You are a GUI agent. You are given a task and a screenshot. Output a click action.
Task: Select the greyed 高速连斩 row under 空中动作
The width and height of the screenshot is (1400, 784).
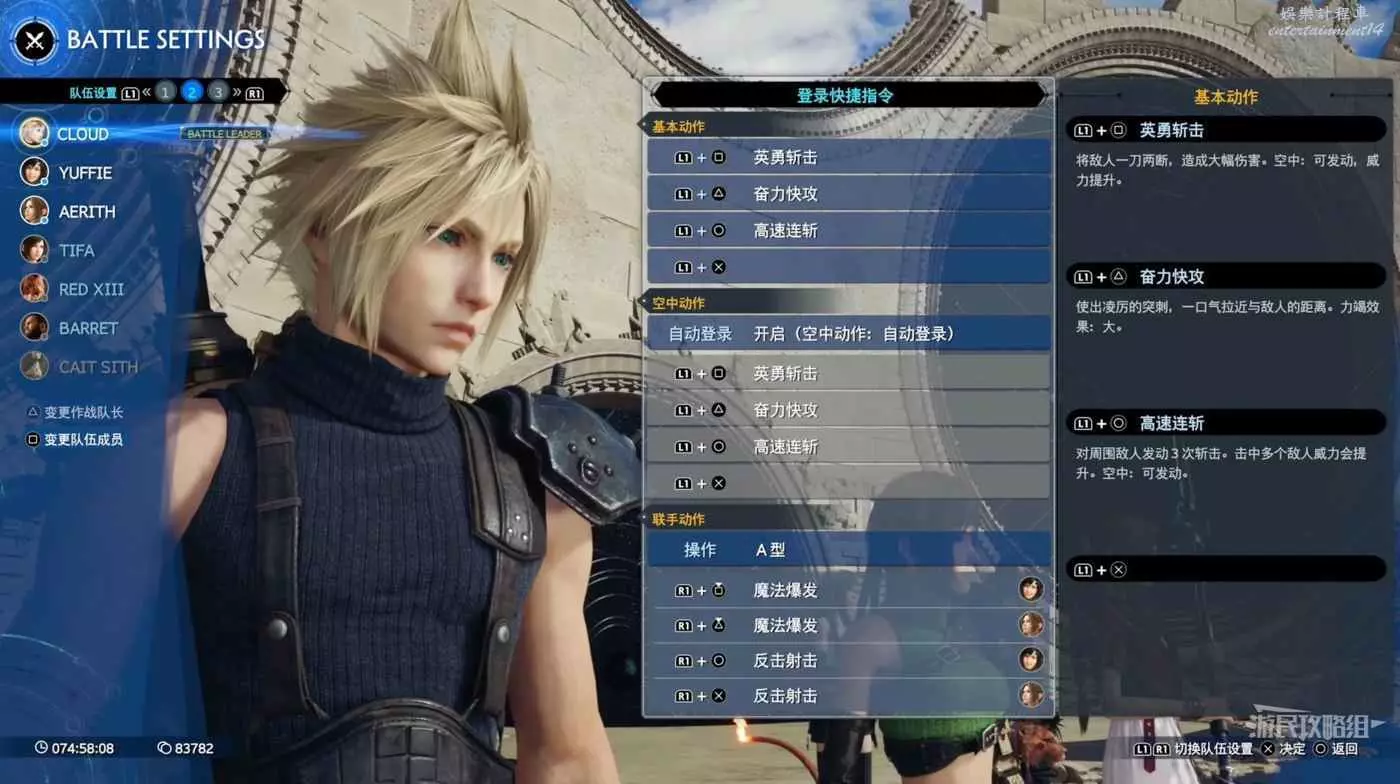point(848,447)
